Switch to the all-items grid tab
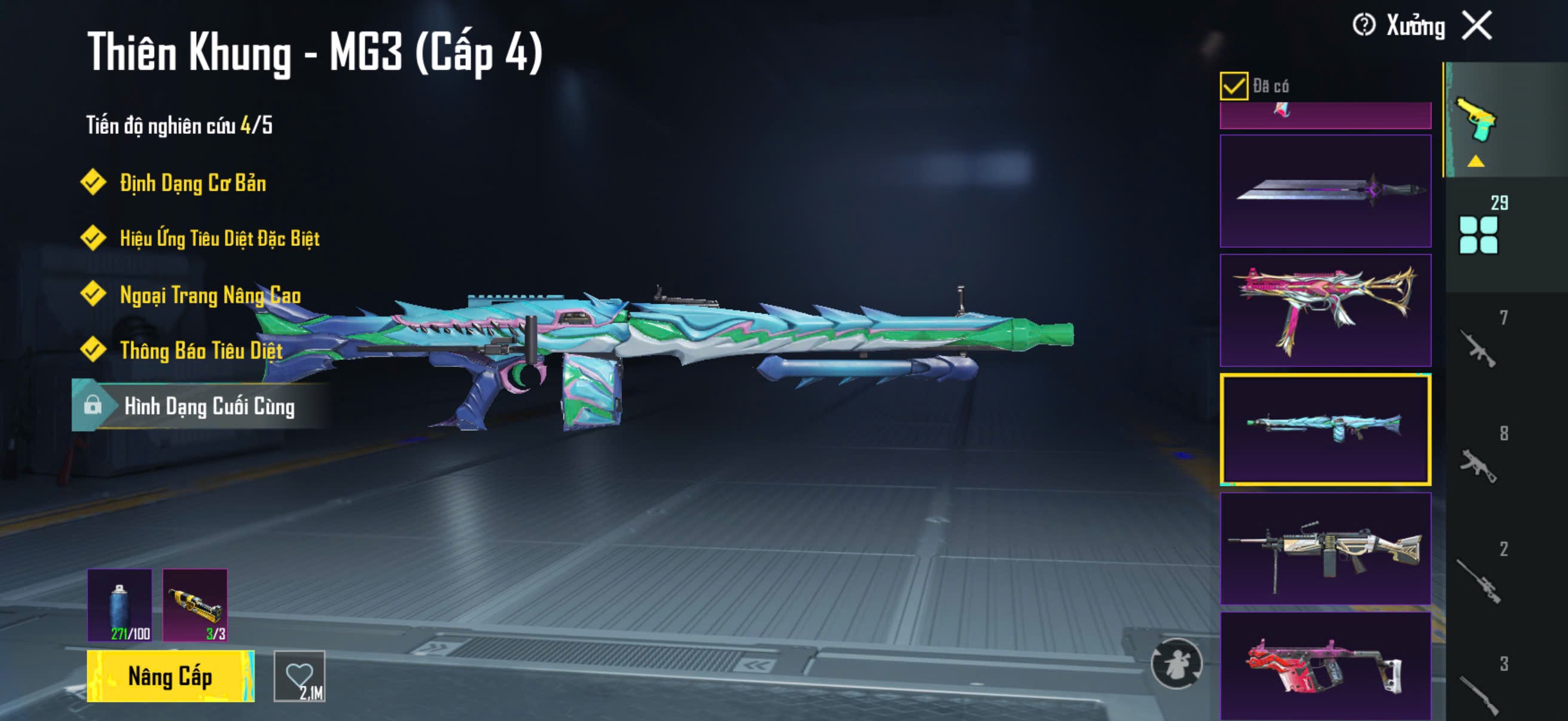The height and width of the screenshot is (721, 1568). click(1478, 234)
